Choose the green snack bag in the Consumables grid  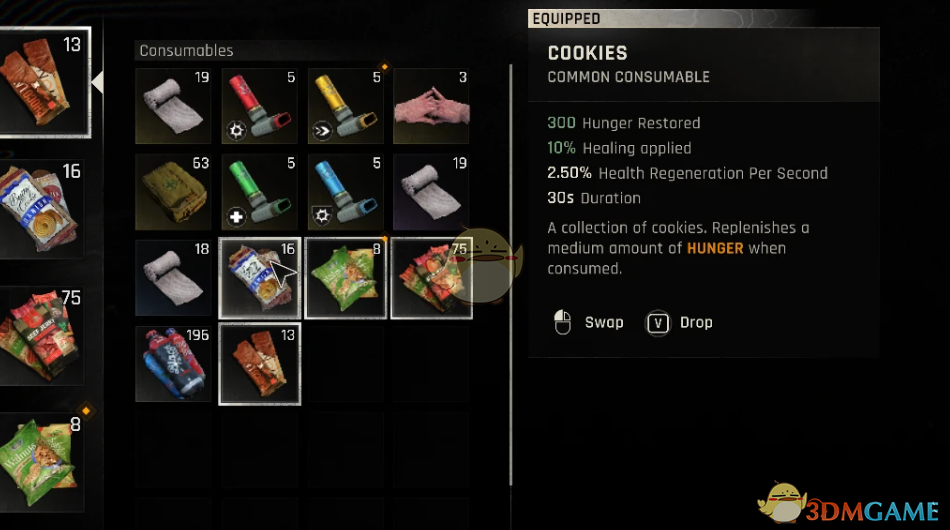(345, 278)
